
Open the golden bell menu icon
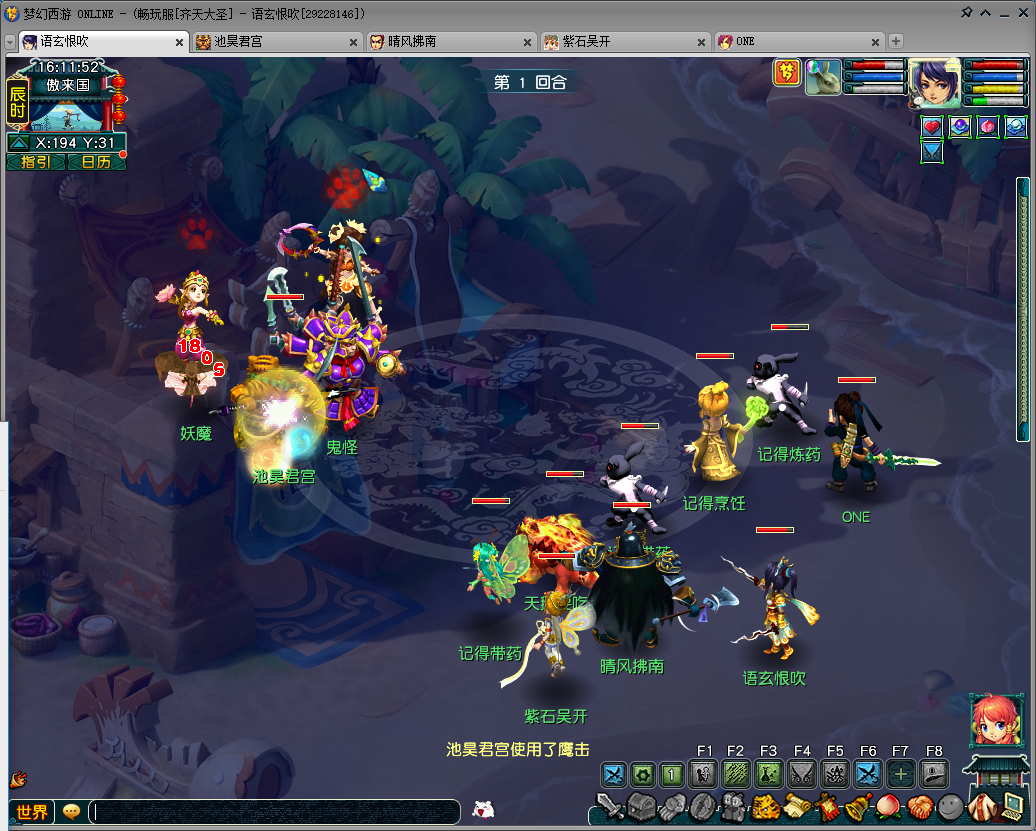[857, 805]
